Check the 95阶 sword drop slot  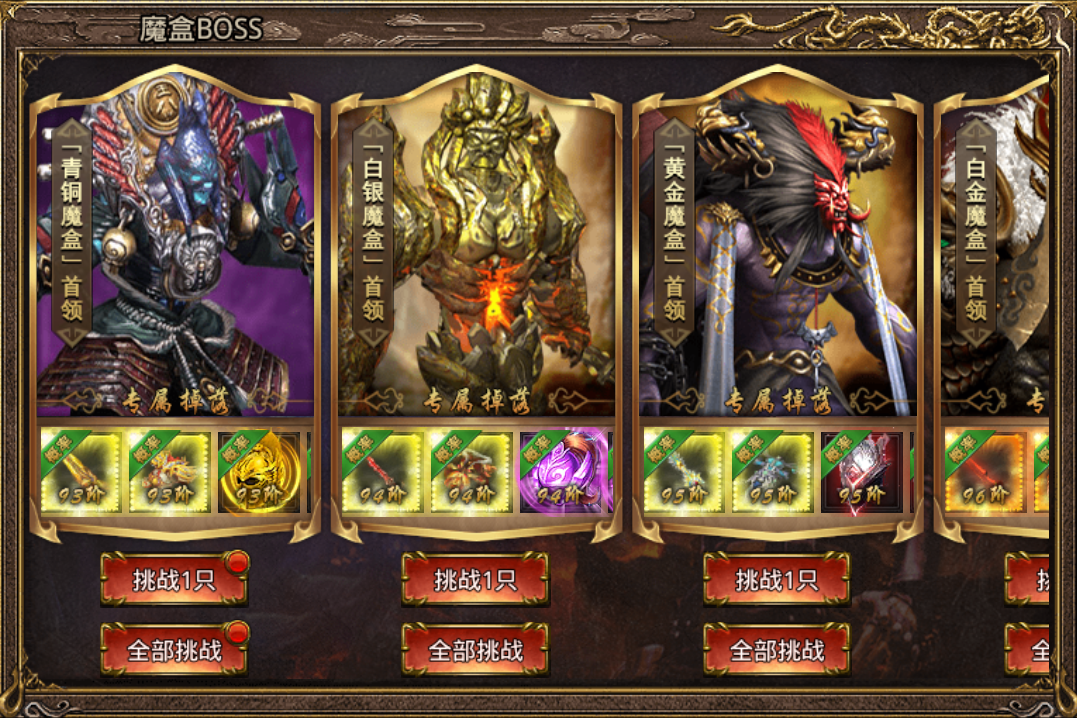tap(683, 472)
